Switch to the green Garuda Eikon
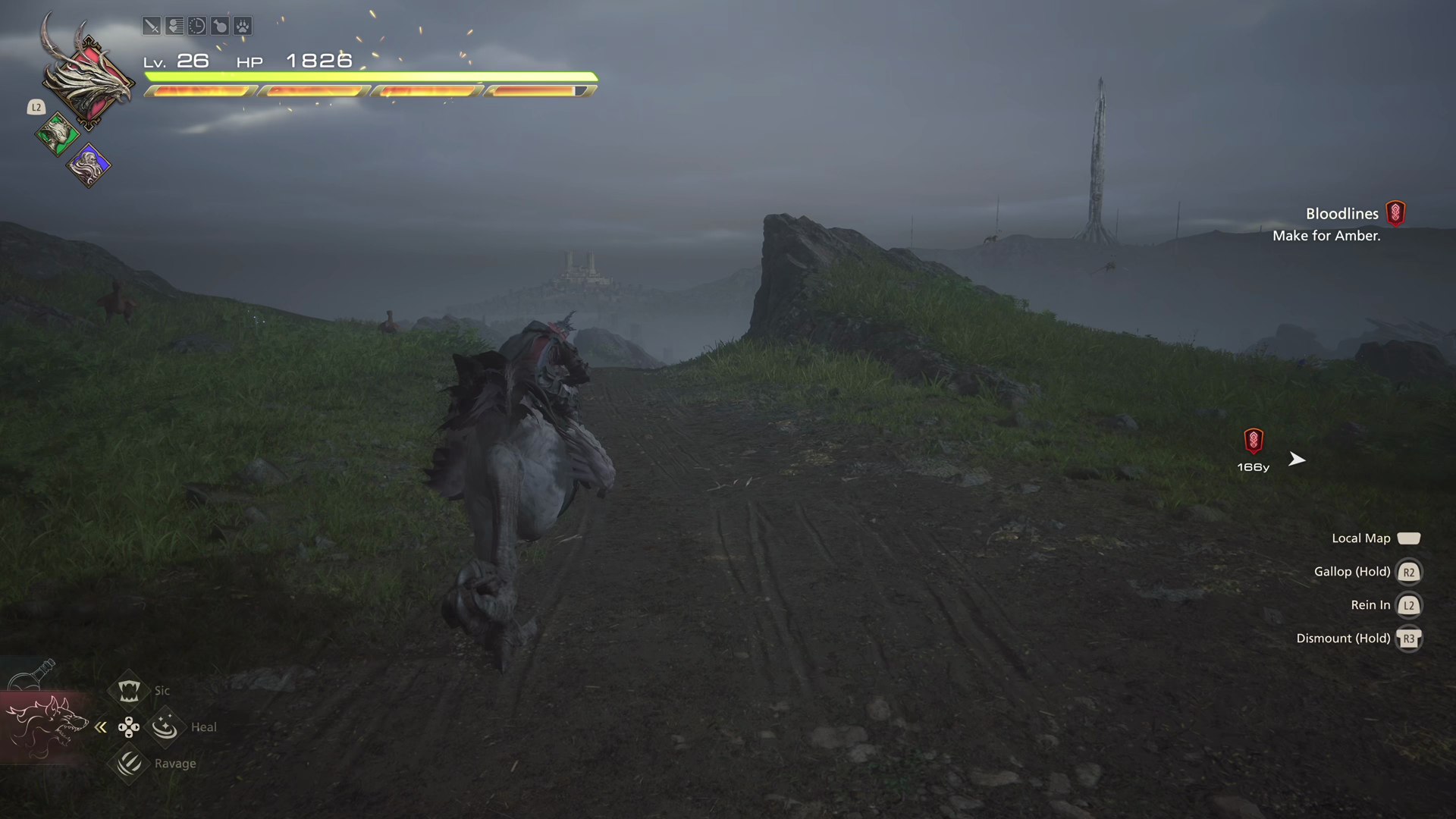Screen dimensions: 1456x819 coord(57,136)
